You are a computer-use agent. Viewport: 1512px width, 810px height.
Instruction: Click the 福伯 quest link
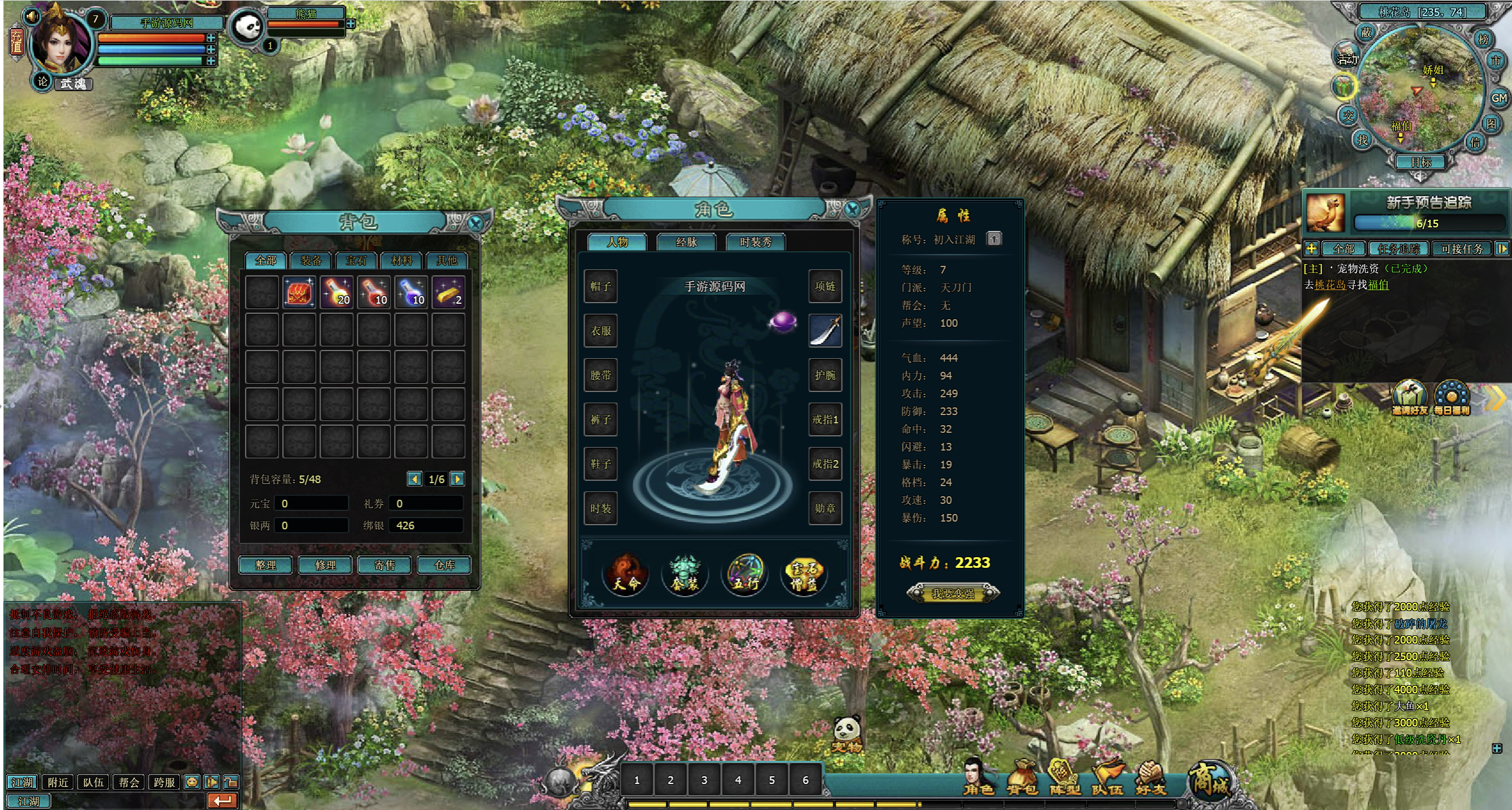(x=1378, y=285)
